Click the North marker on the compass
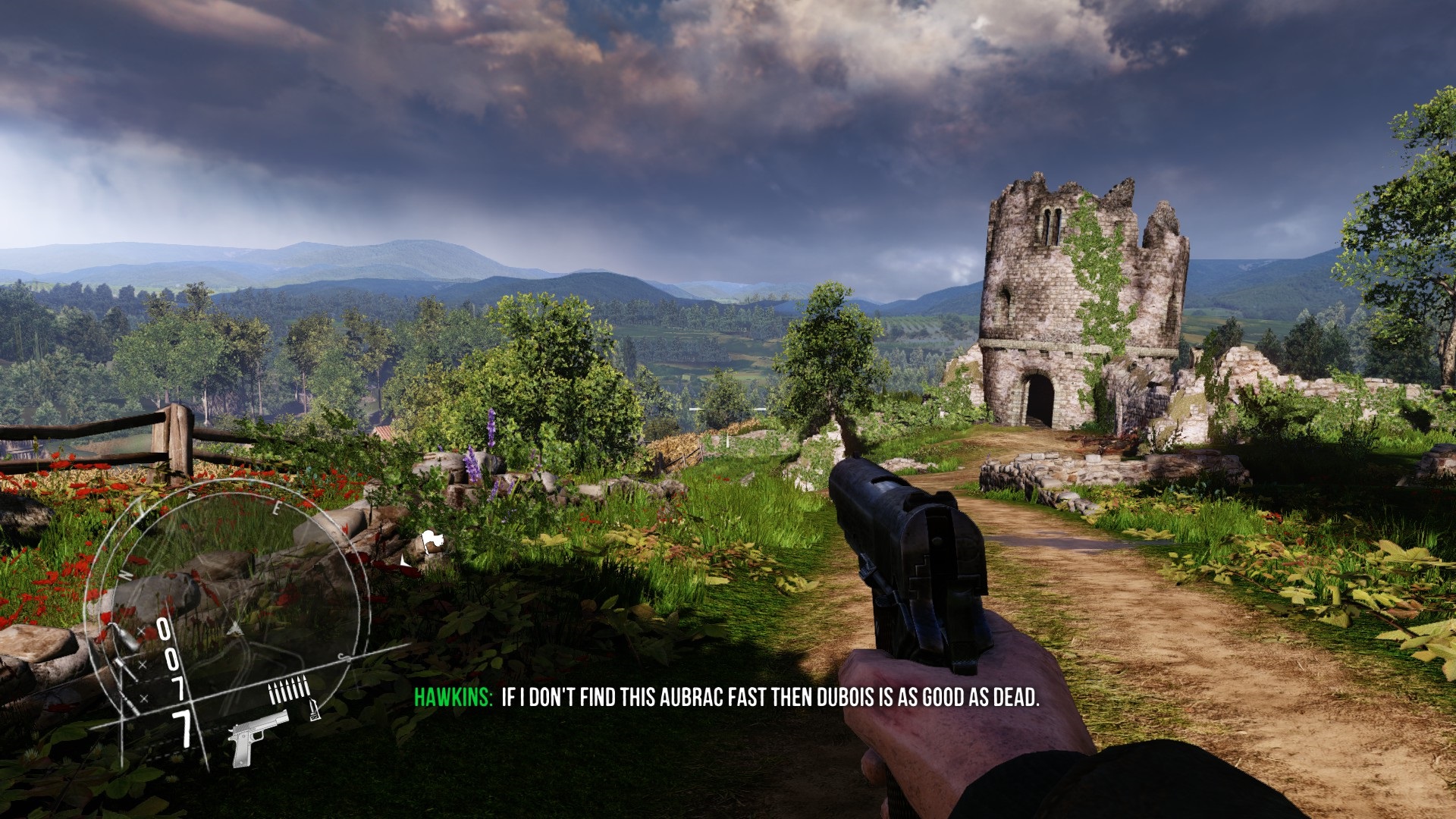The height and width of the screenshot is (819, 1456). [x=124, y=575]
